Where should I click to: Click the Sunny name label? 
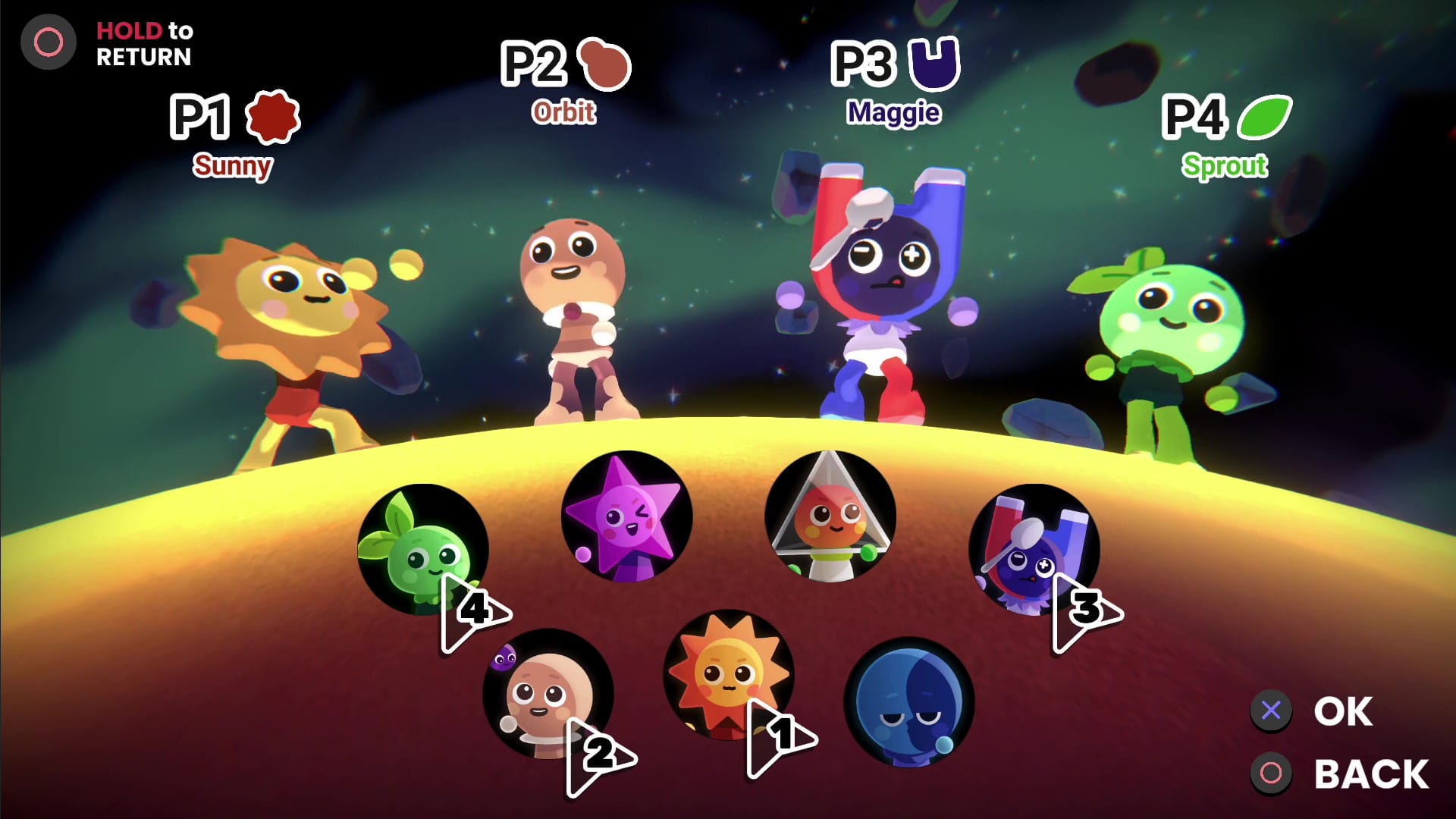[233, 164]
